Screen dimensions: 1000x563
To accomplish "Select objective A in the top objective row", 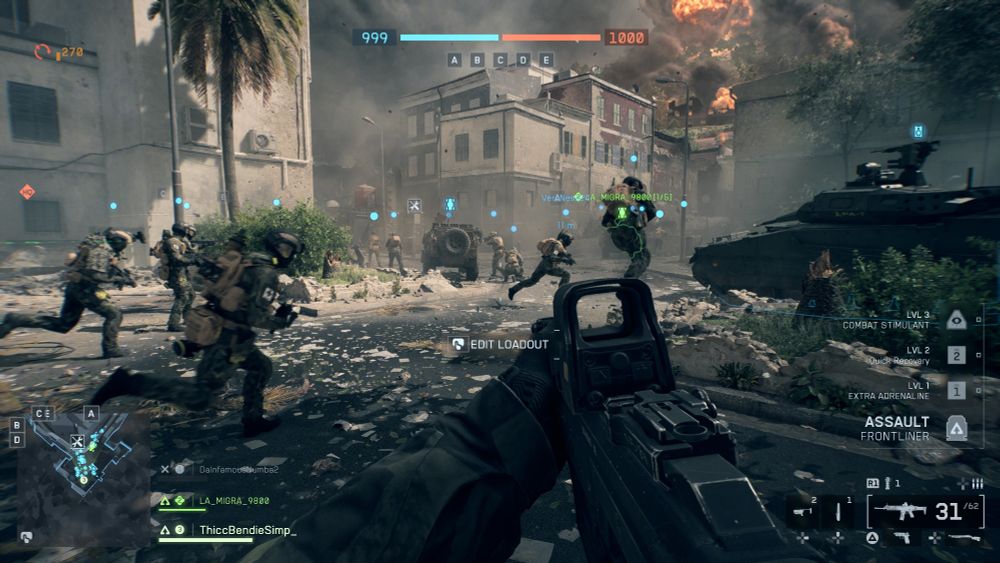I will pos(454,60).
